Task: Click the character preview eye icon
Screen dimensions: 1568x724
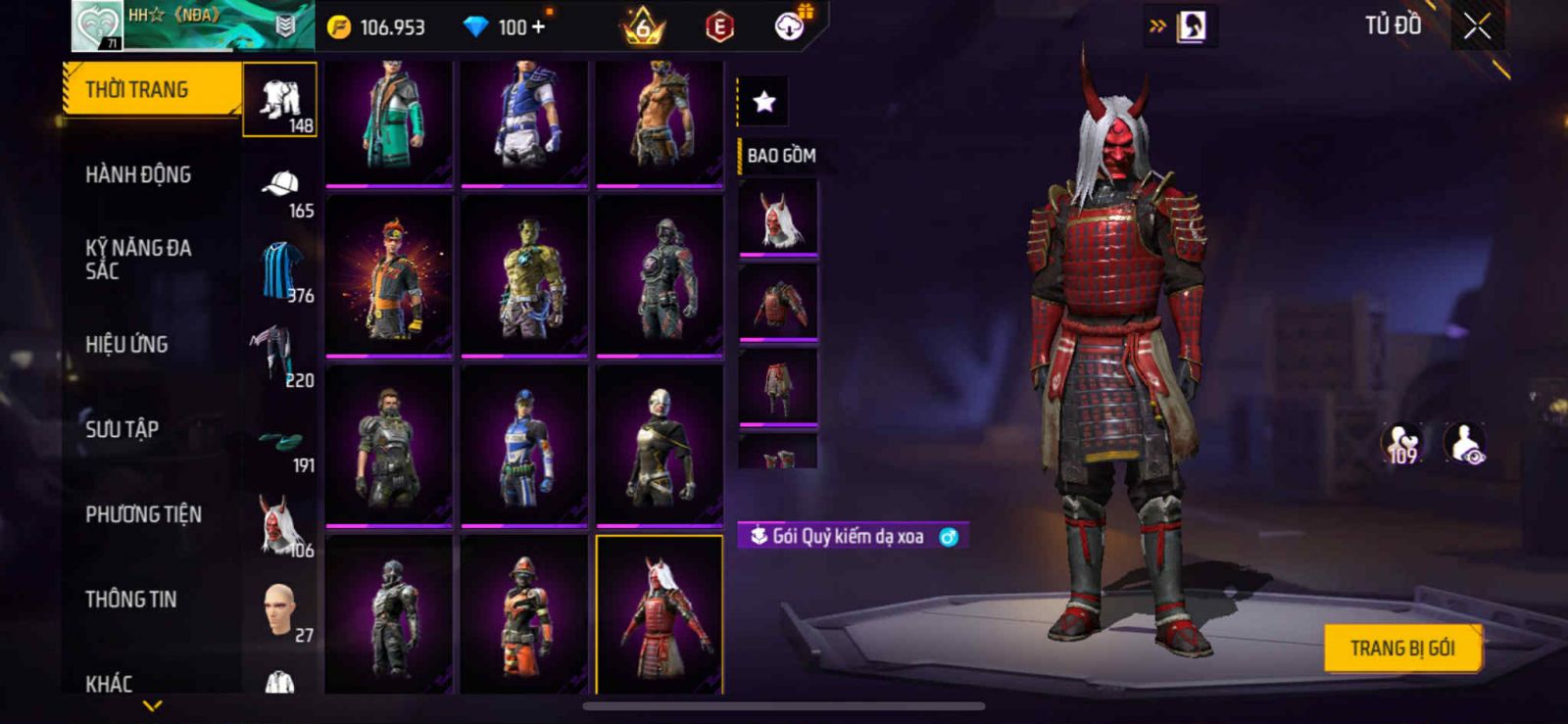Action: point(1465,444)
